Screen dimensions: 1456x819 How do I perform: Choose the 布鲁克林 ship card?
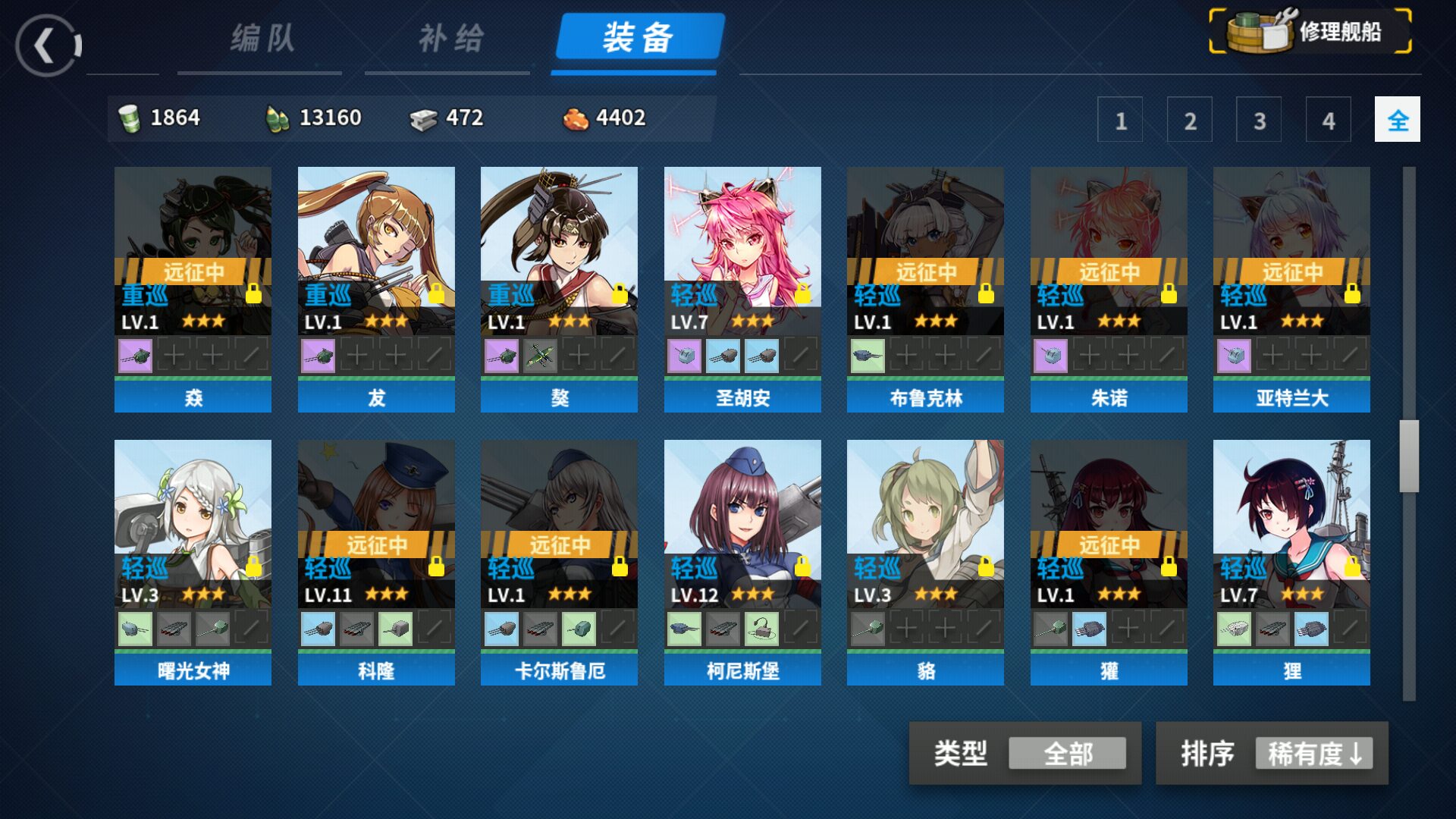click(925, 250)
